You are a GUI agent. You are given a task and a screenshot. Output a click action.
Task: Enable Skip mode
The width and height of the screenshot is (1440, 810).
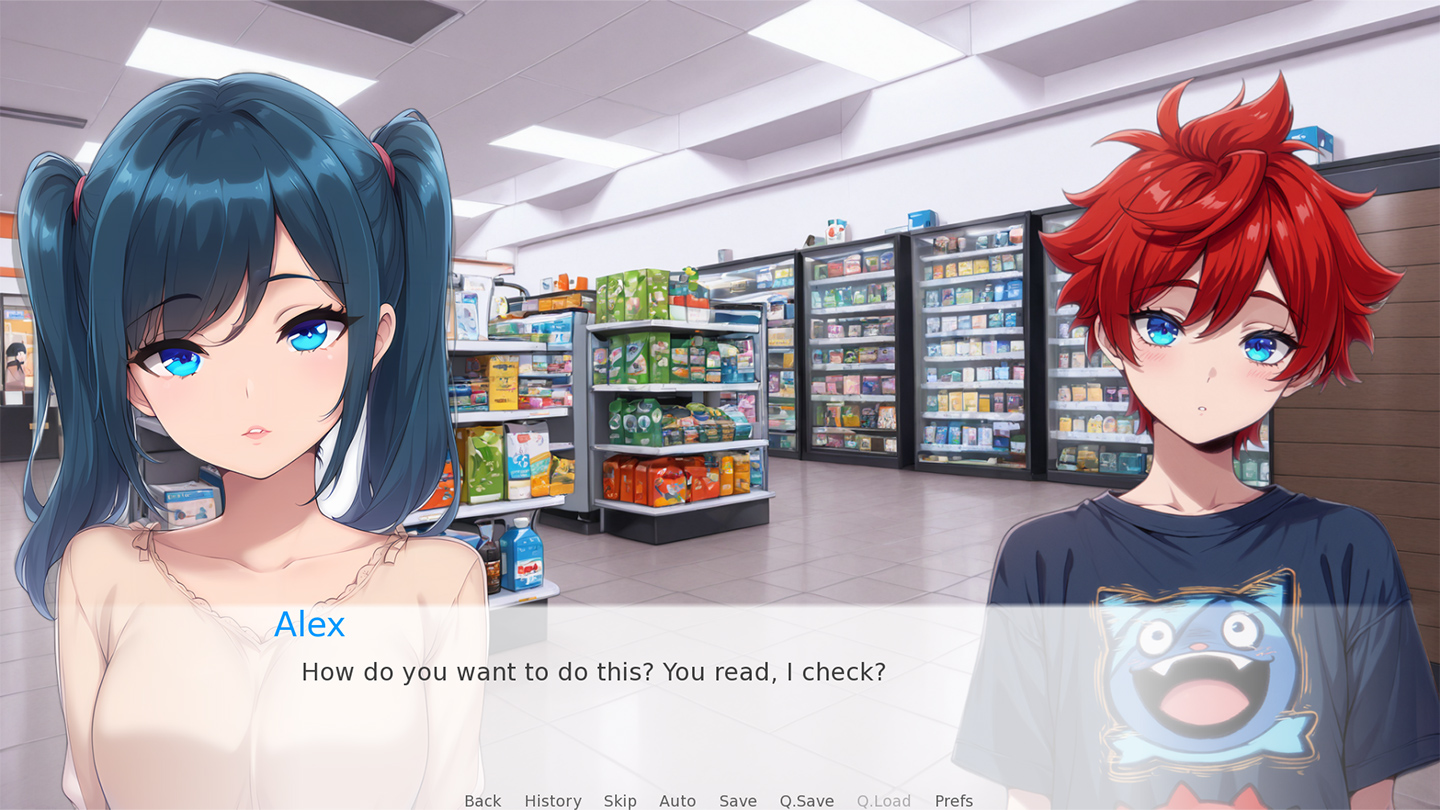point(620,800)
